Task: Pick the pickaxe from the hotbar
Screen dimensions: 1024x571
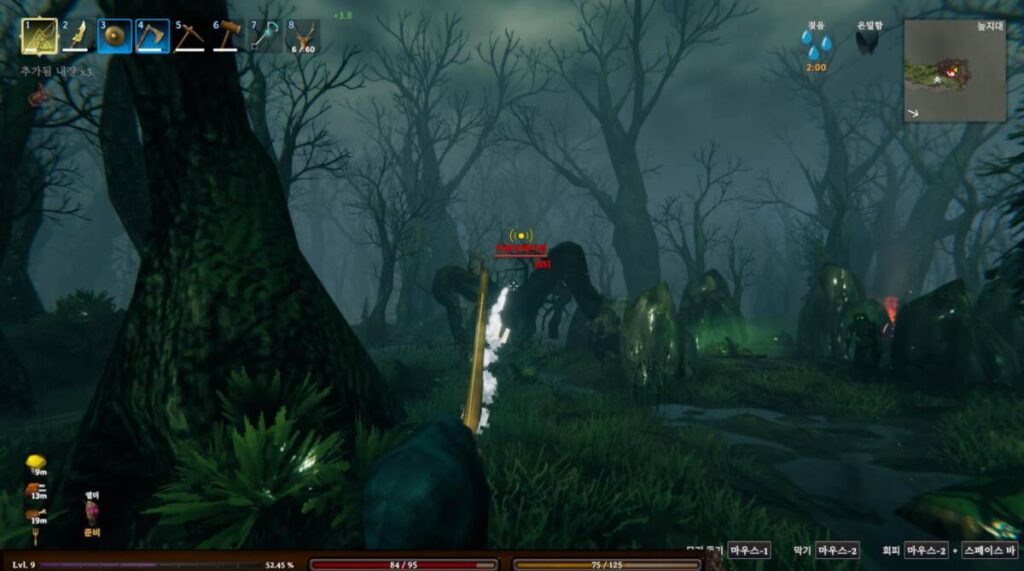Action: click(x=190, y=36)
